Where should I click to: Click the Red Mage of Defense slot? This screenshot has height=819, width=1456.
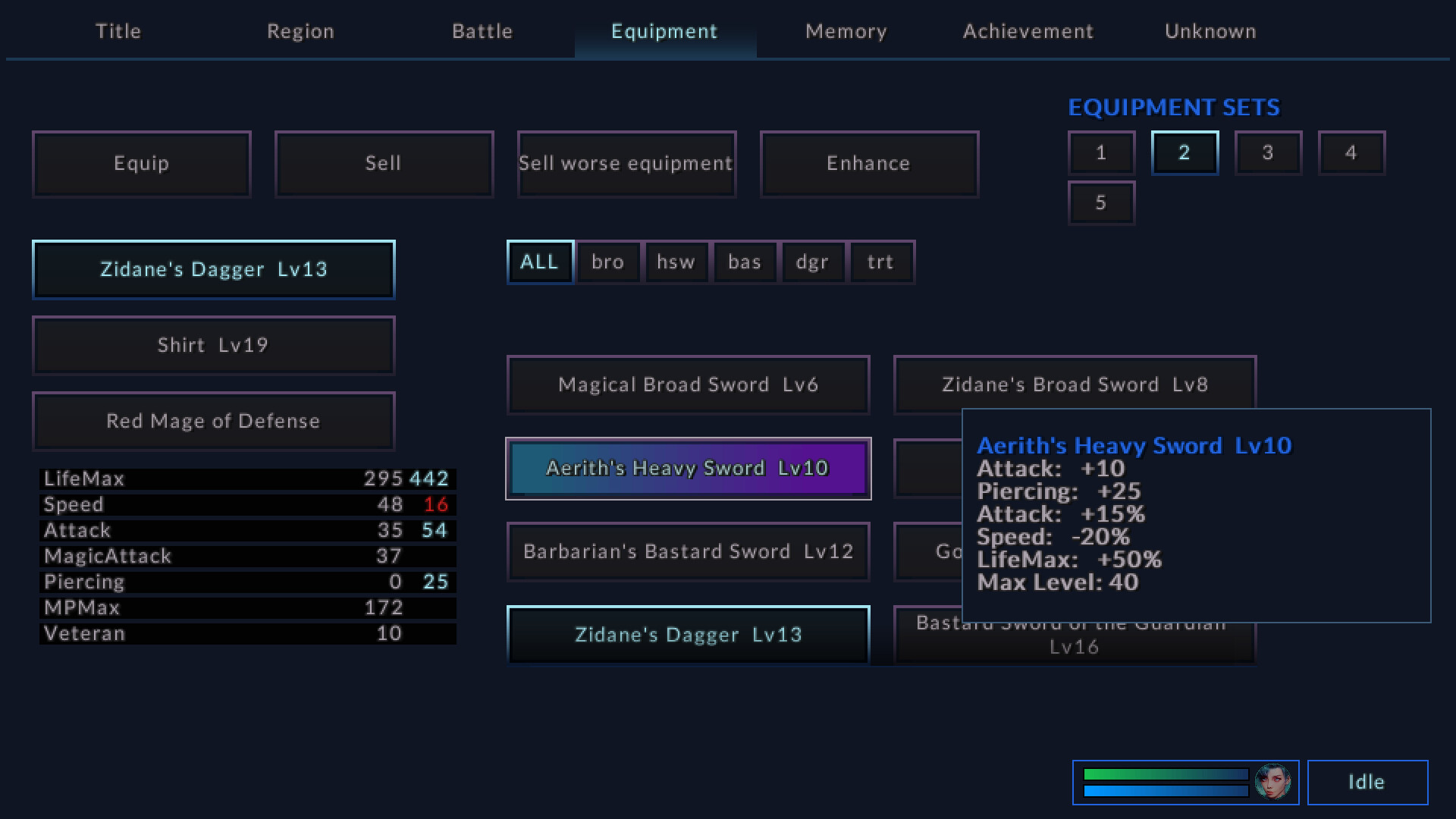tap(213, 421)
